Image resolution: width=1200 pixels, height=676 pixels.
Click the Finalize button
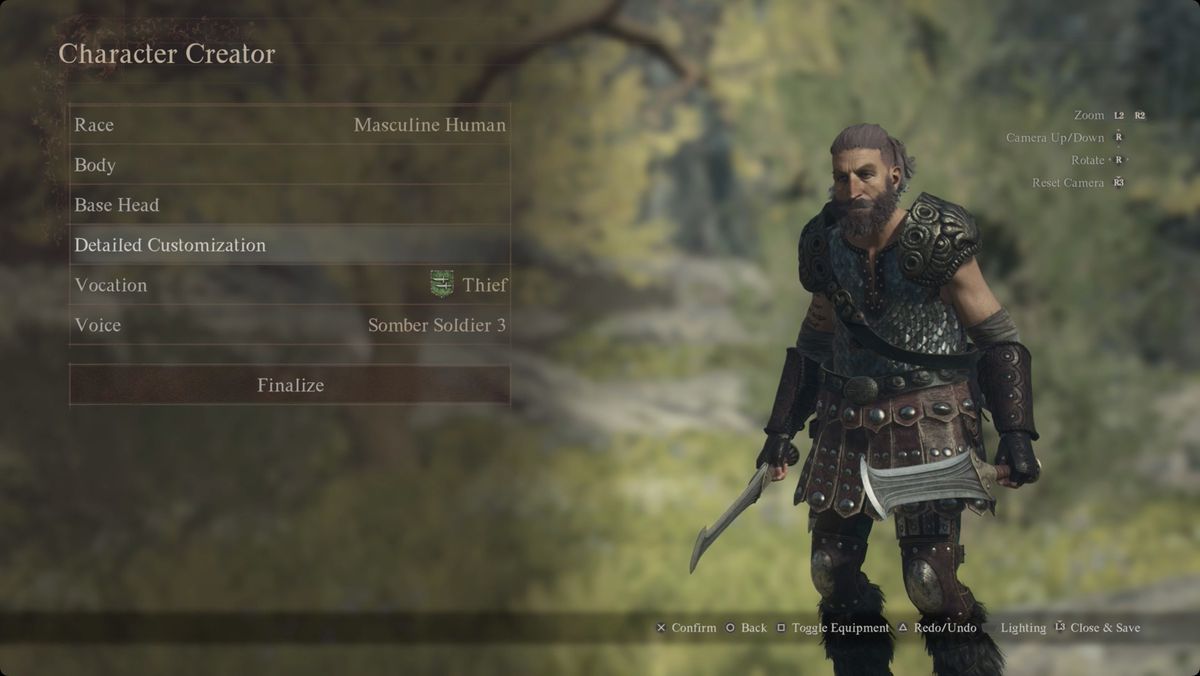(290, 385)
